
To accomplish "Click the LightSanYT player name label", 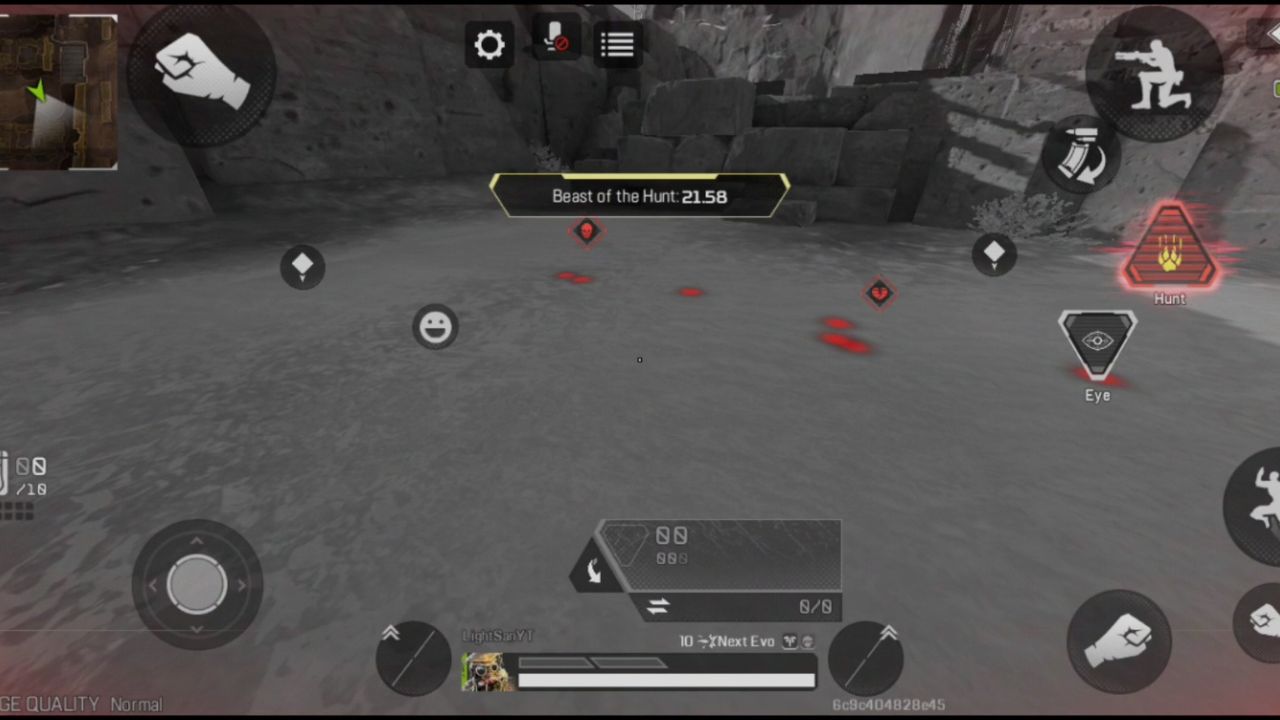I will point(497,634).
